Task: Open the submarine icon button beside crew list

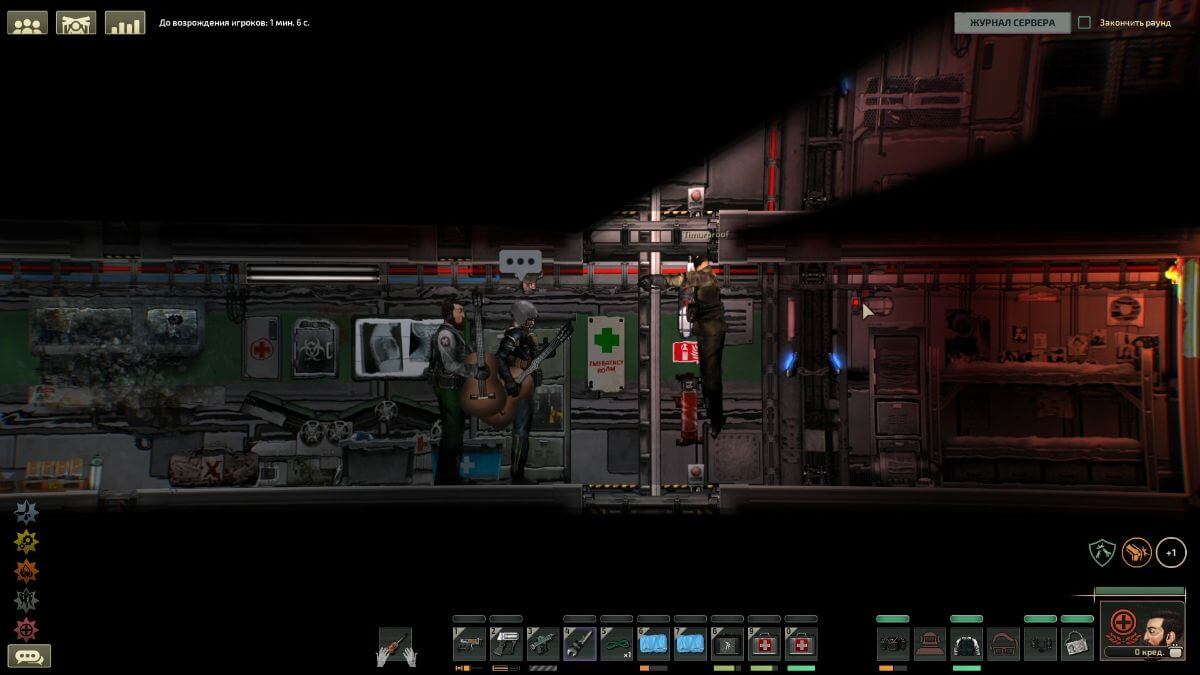Action: [x=76, y=23]
